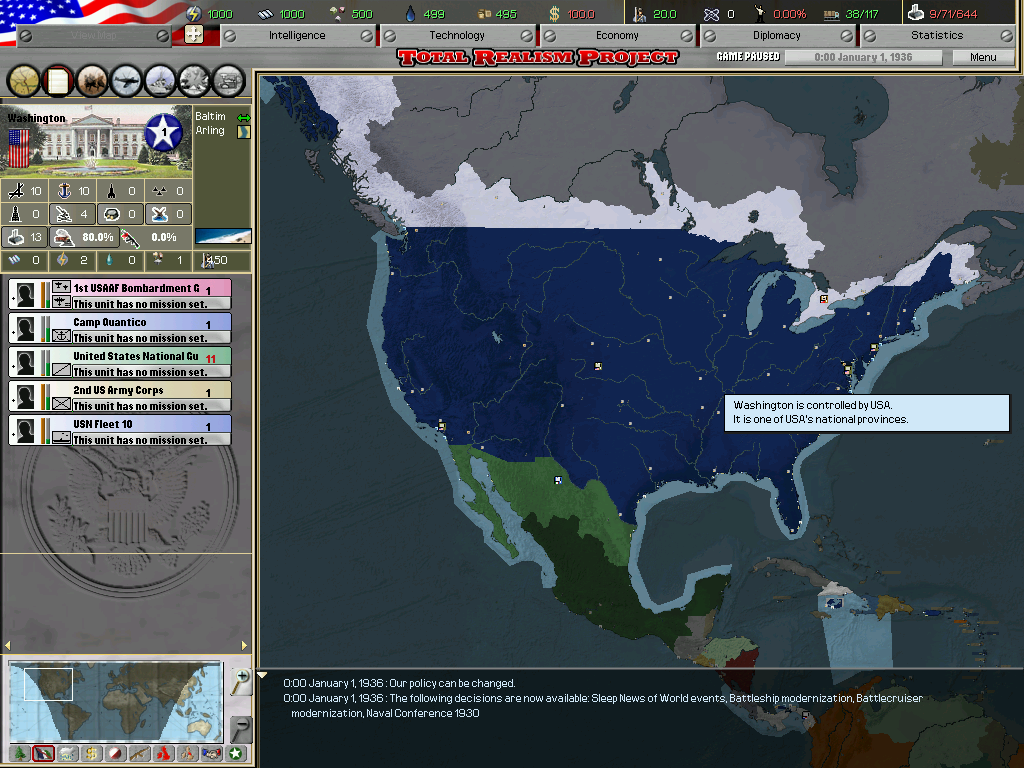
Task: Open the Economy overview
Action: (617, 35)
